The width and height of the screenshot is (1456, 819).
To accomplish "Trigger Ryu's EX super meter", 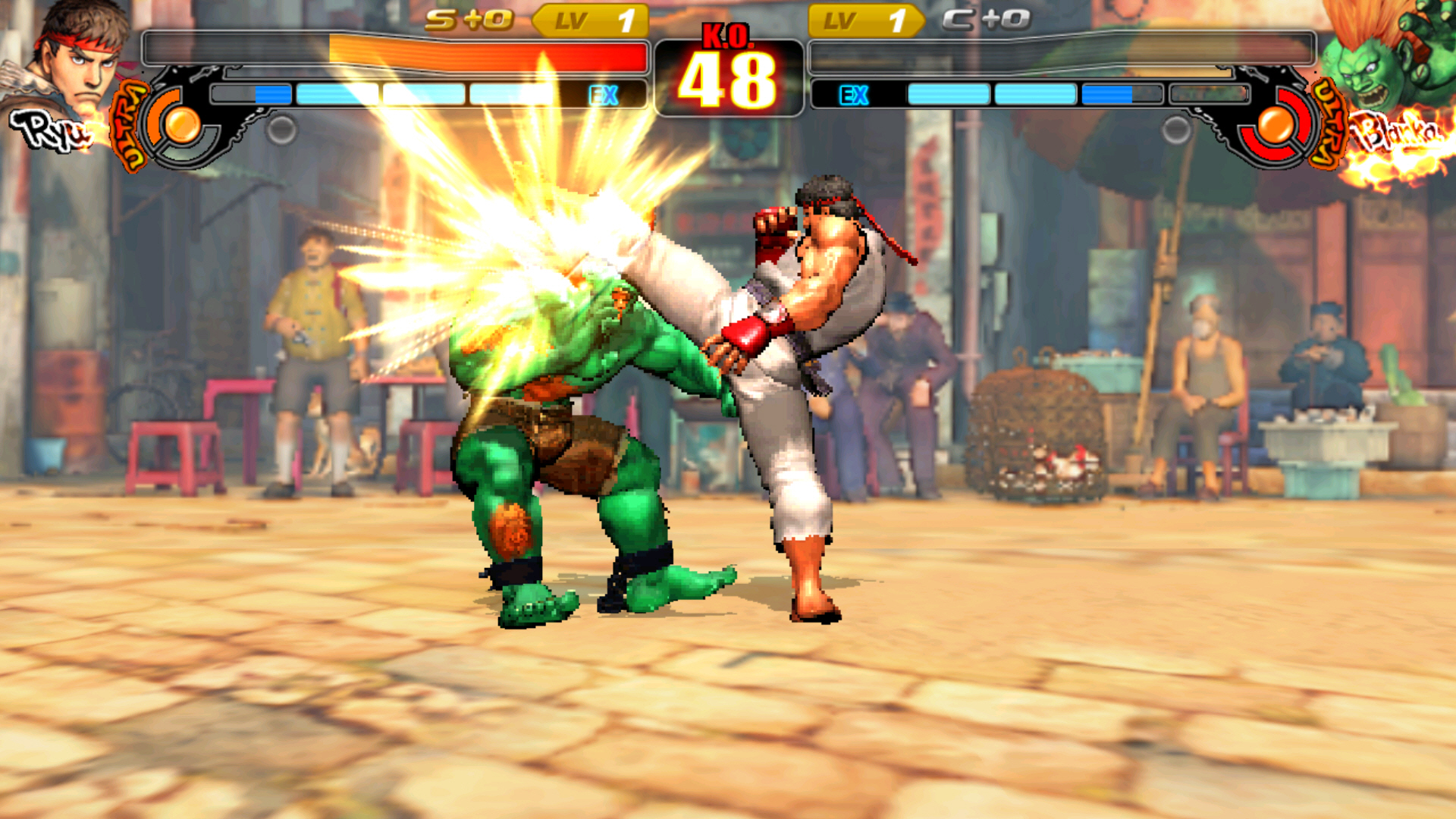I will coord(428,95).
